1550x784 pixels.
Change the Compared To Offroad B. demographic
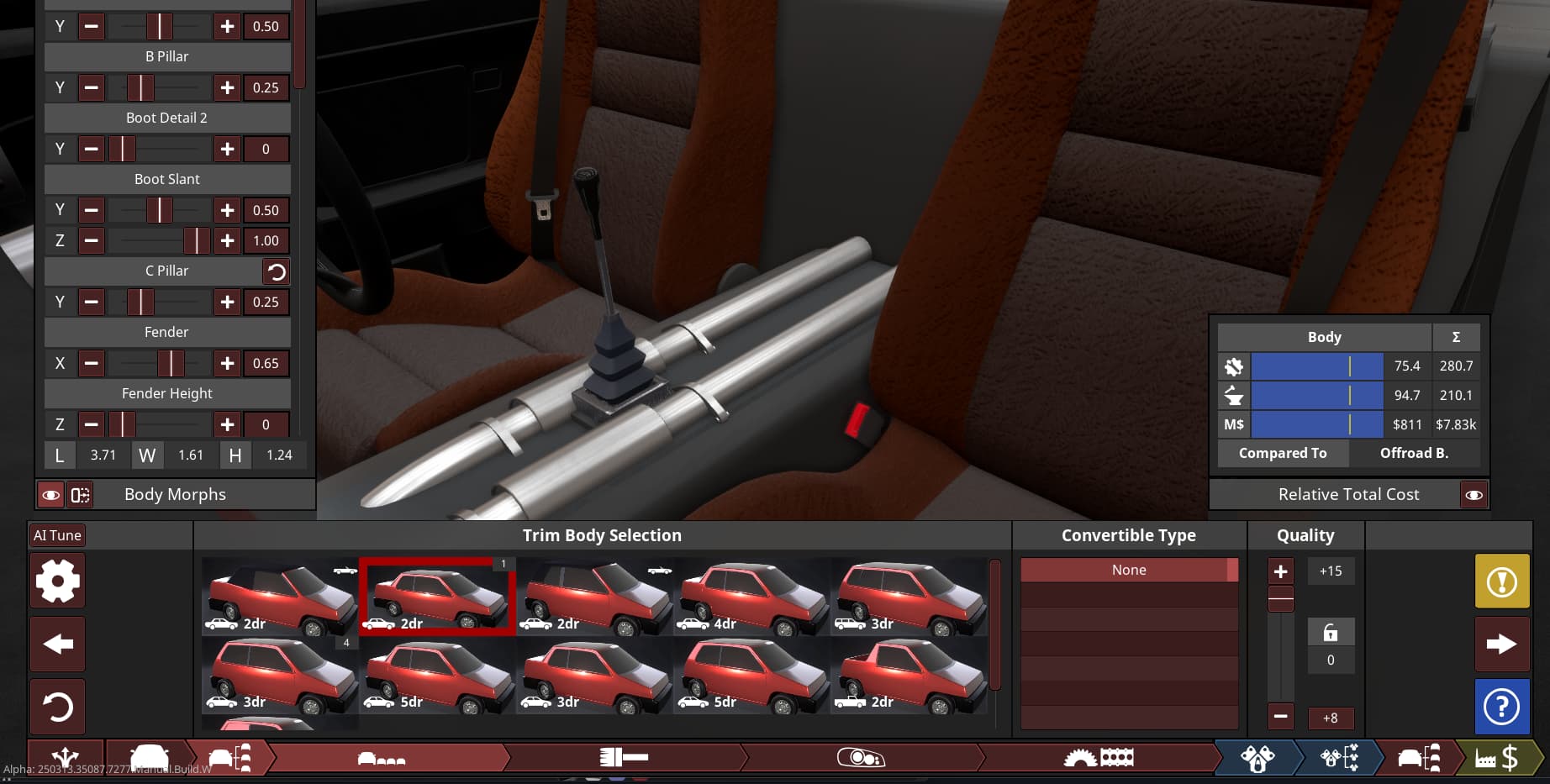click(x=1414, y=453)
